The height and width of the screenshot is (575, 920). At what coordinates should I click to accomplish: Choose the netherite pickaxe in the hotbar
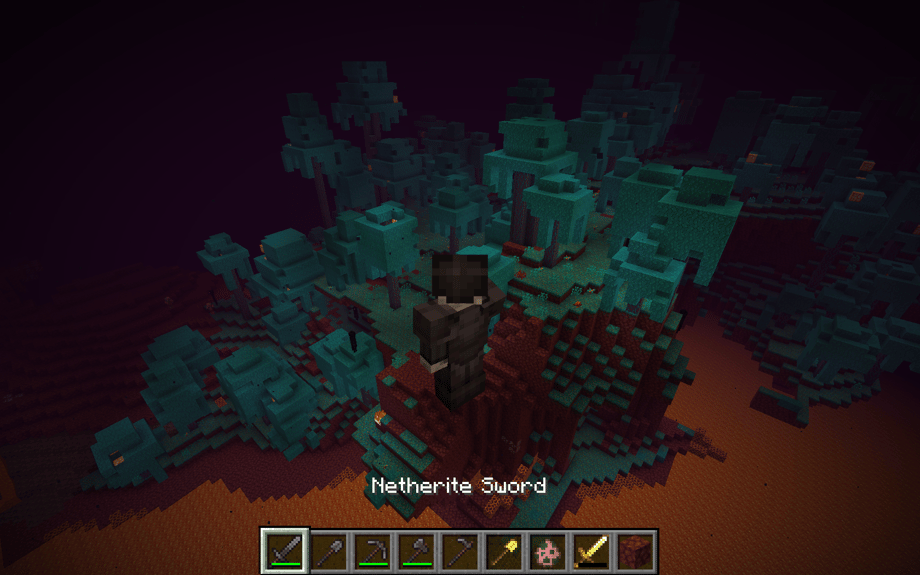(x=372, y=551)
